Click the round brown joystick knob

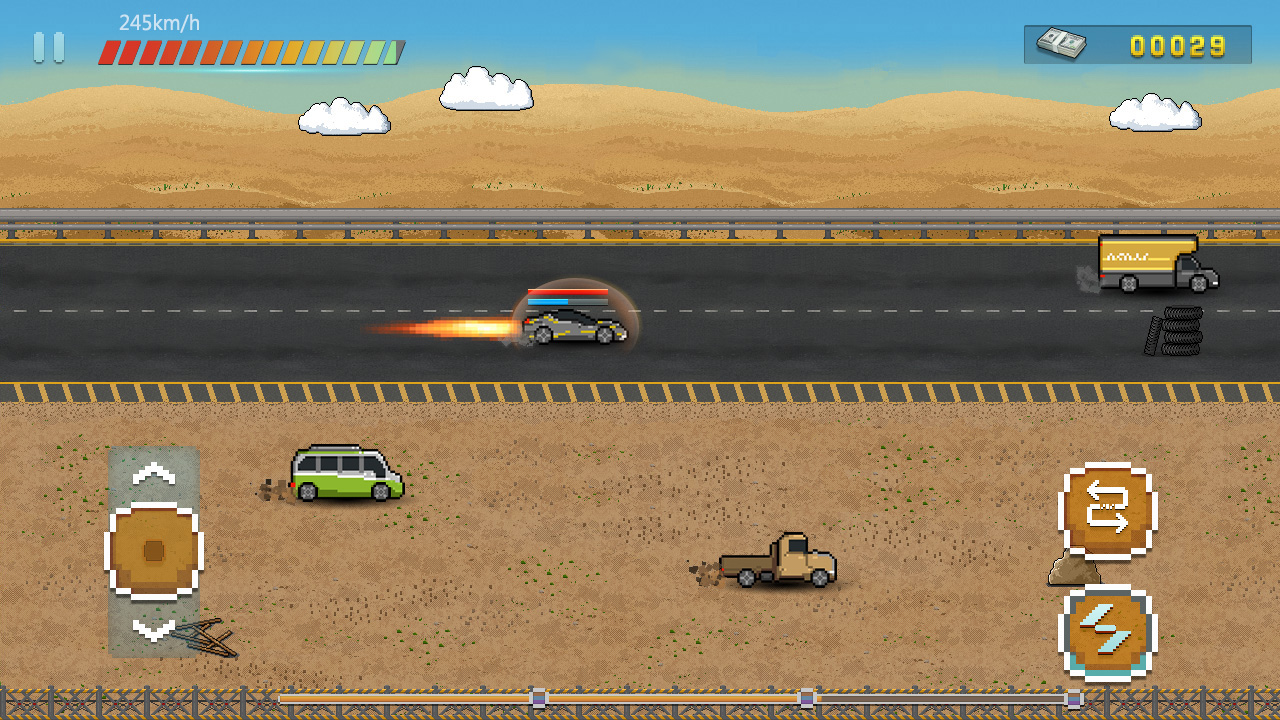point(154,551)
